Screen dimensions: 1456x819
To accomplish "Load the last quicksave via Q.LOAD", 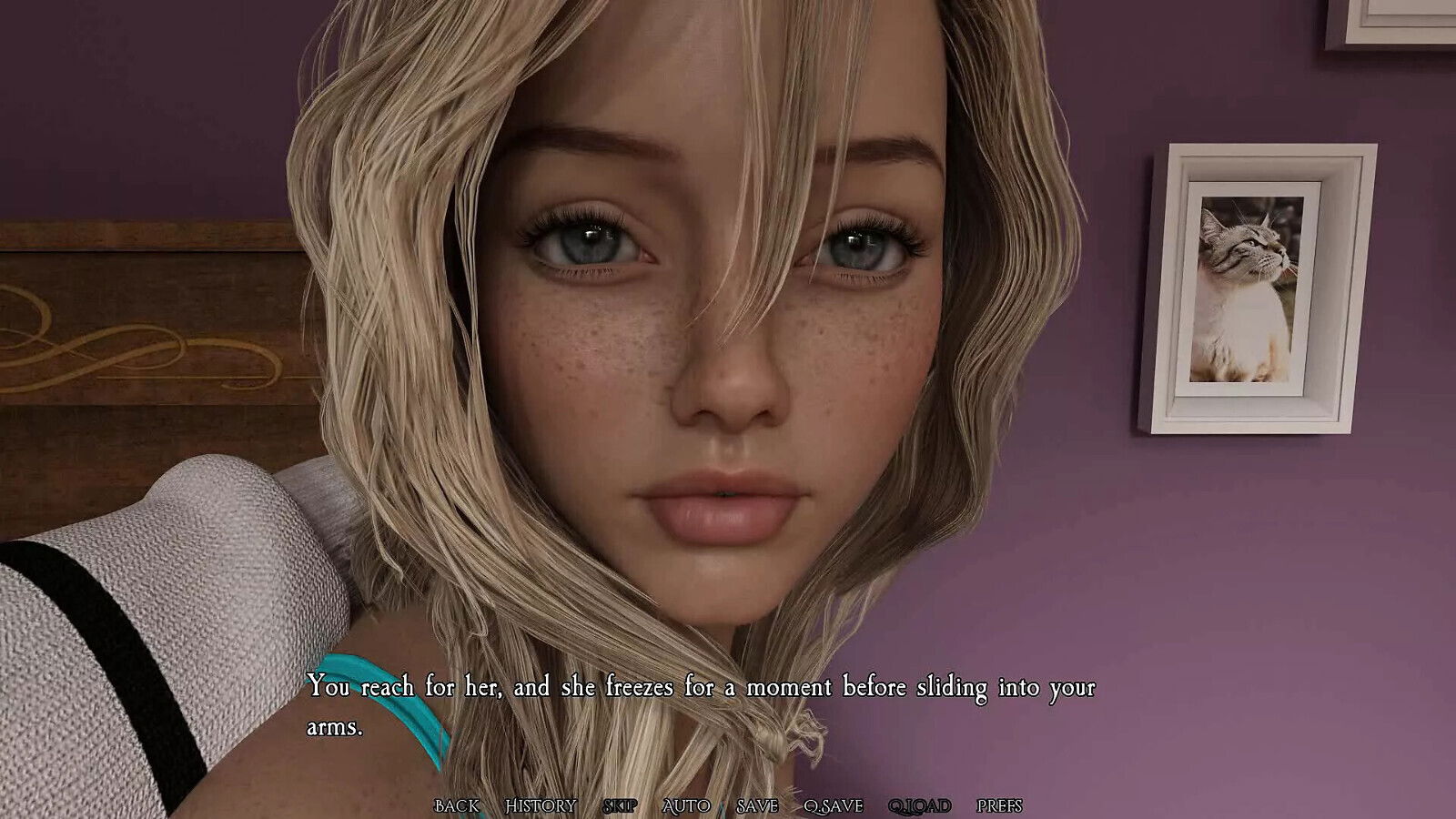I will point(919,805).
